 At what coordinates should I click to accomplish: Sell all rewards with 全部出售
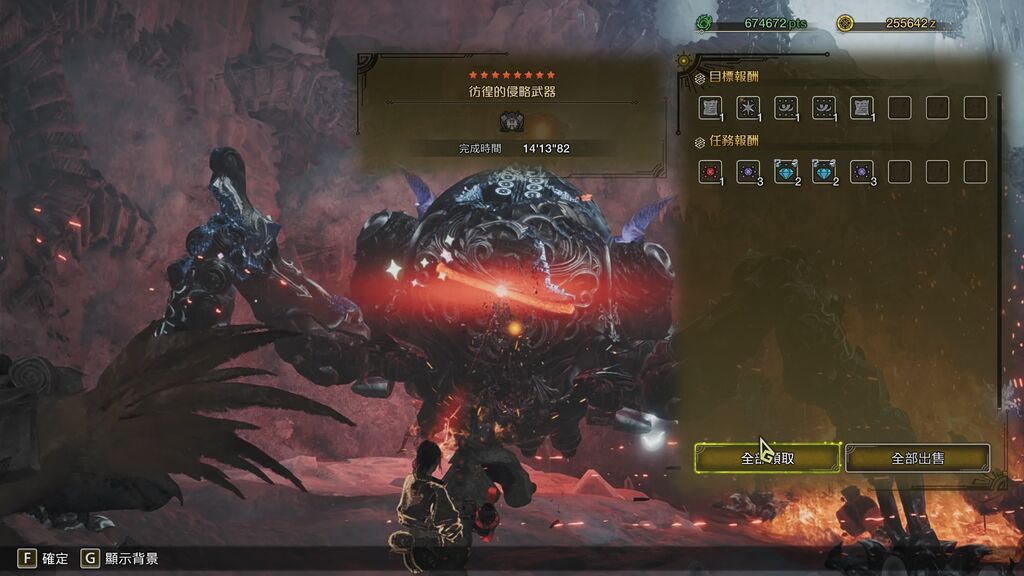(917, 458)
